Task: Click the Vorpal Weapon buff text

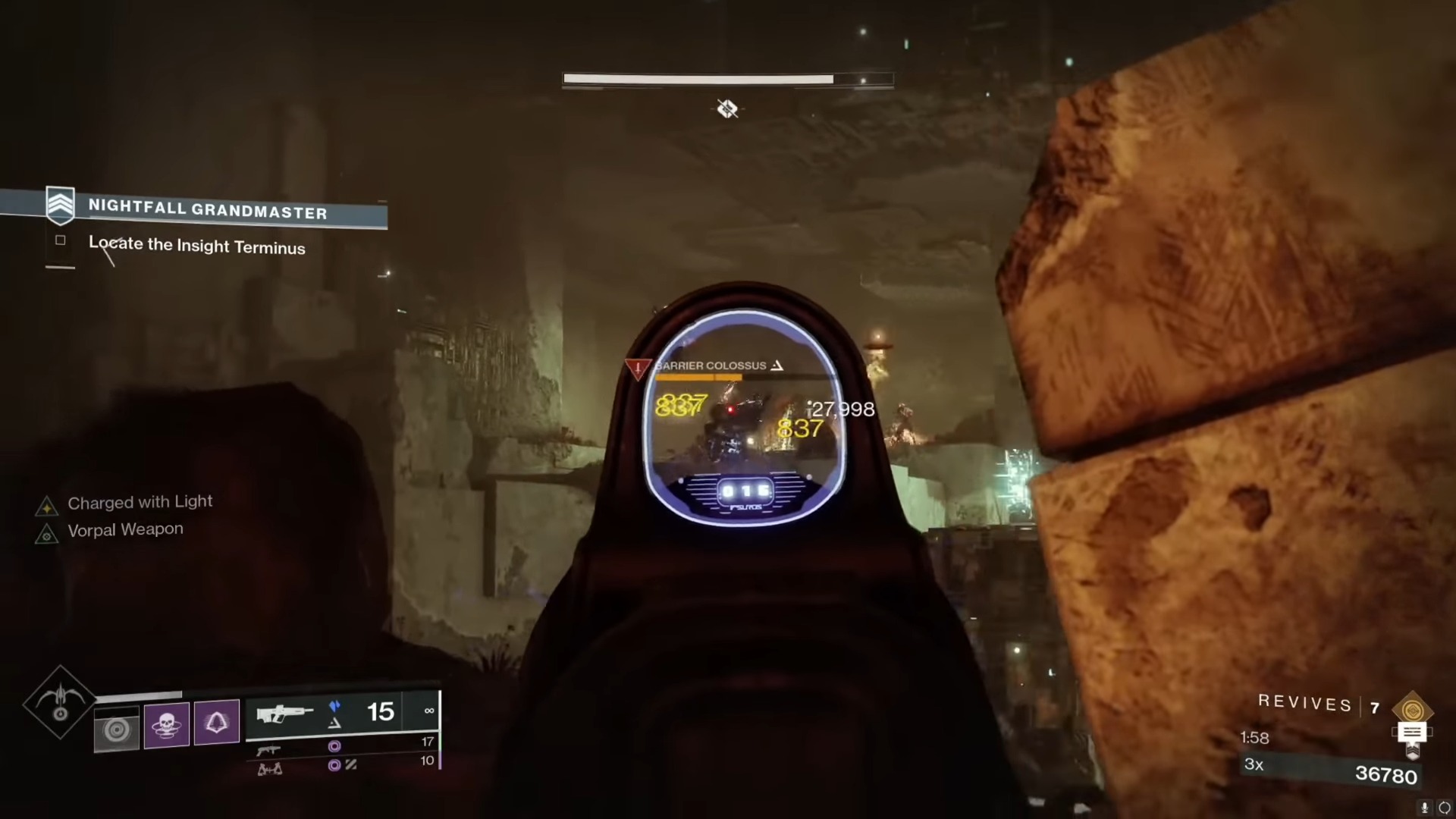Action: click(125, 529)
